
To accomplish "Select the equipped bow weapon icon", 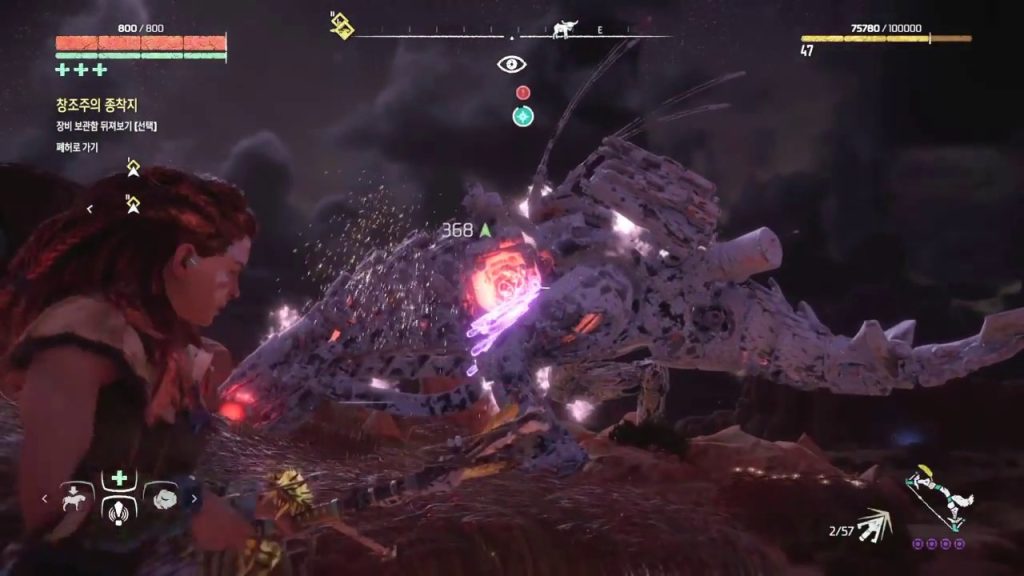I will tap(938, 497).
